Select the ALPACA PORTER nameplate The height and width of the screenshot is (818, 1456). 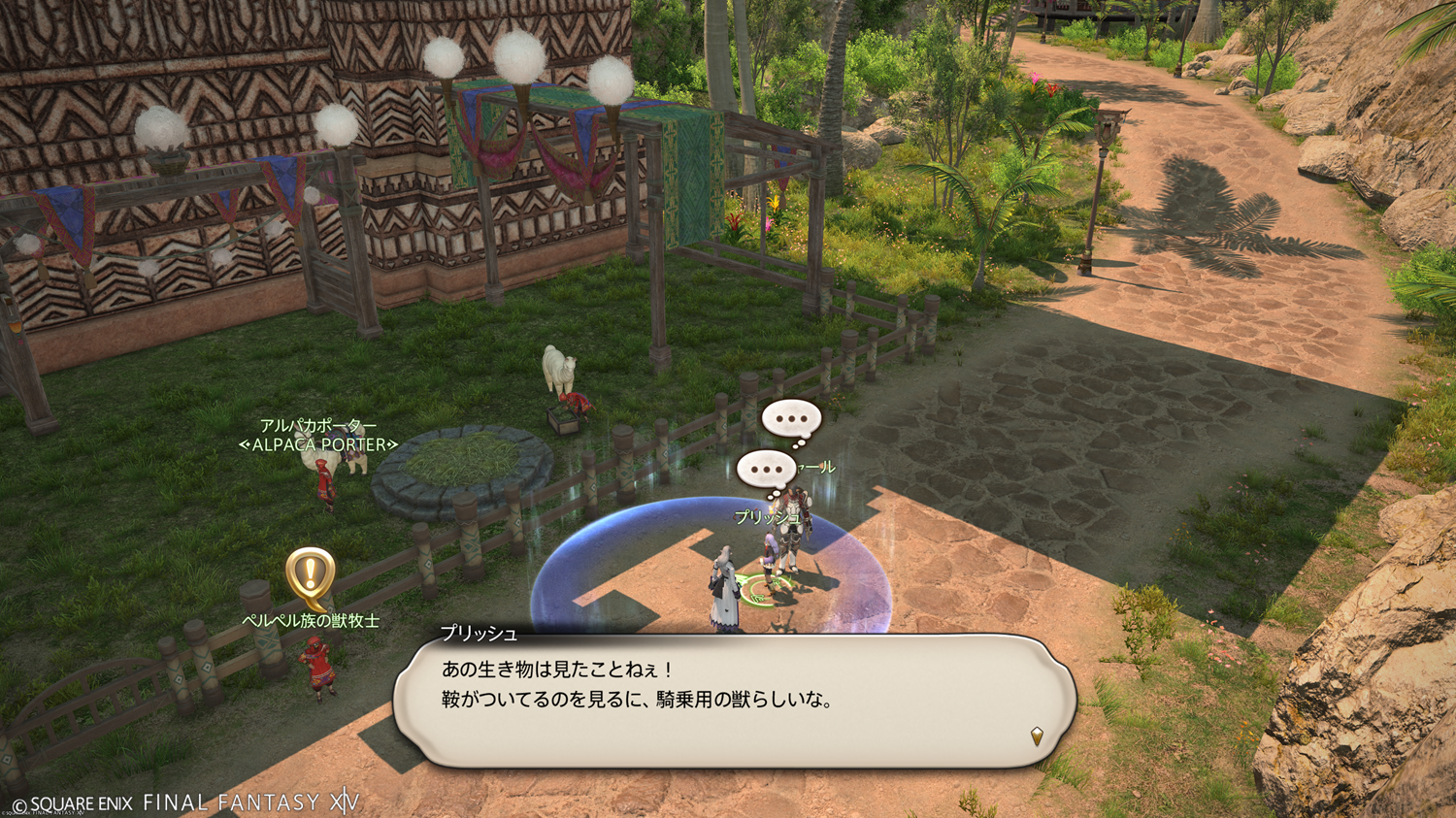pyautogui.click(x=318, y=444)
